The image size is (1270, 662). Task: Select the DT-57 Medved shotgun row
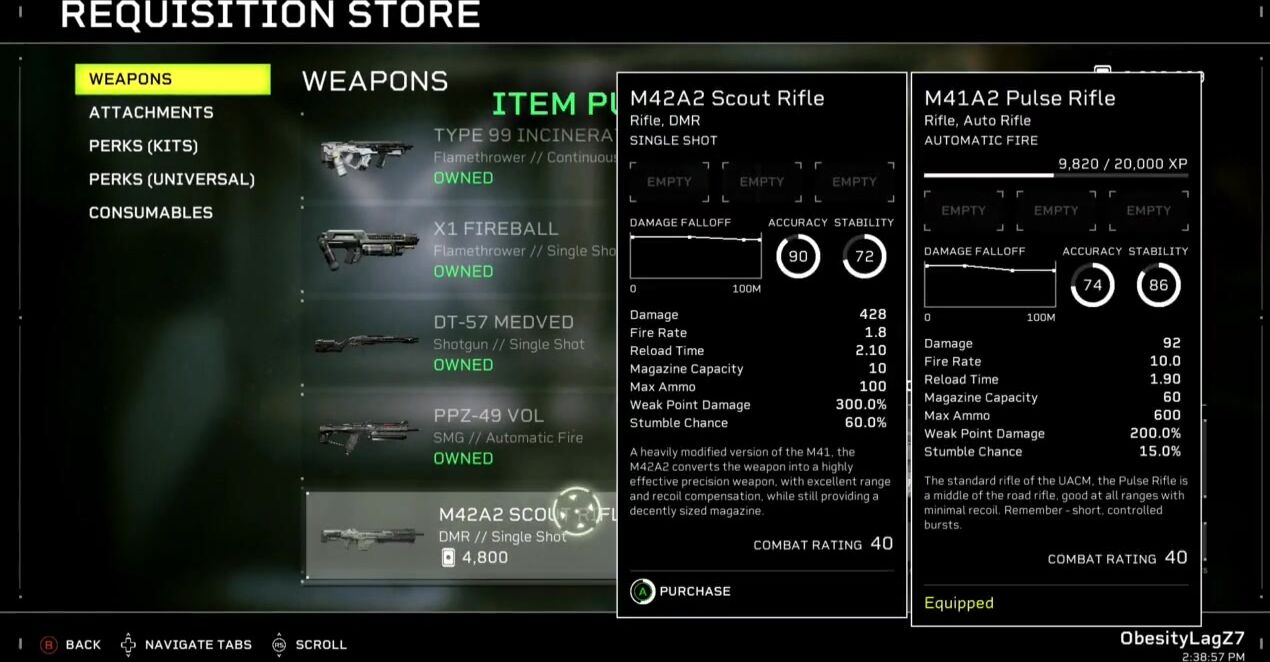pyautogui.click(x=460, y=343)
